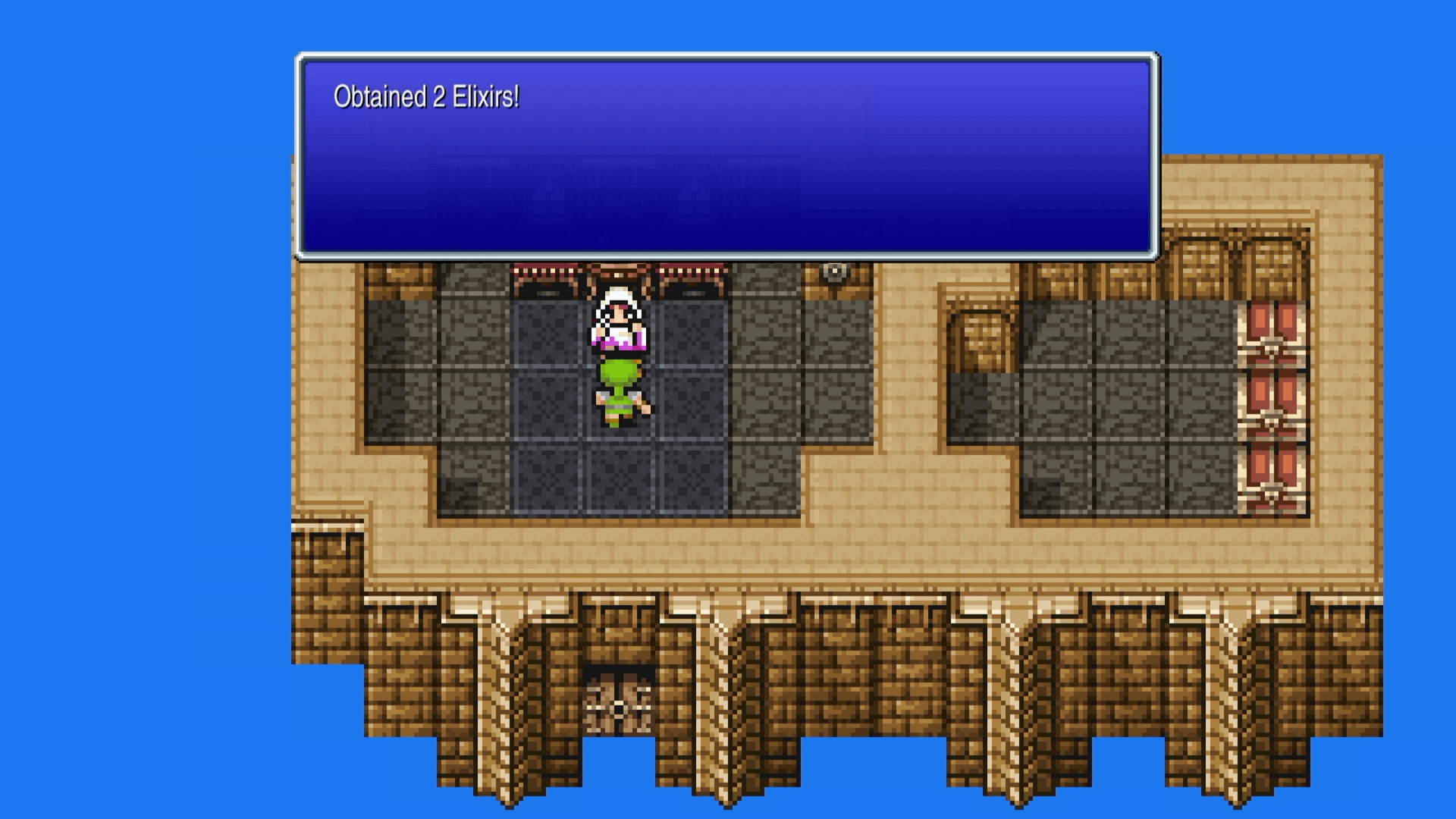The image size is (1456, 819).
Task: Click the text 'Obtained 2 Elixirs!'
Action: tap(428, 96)
